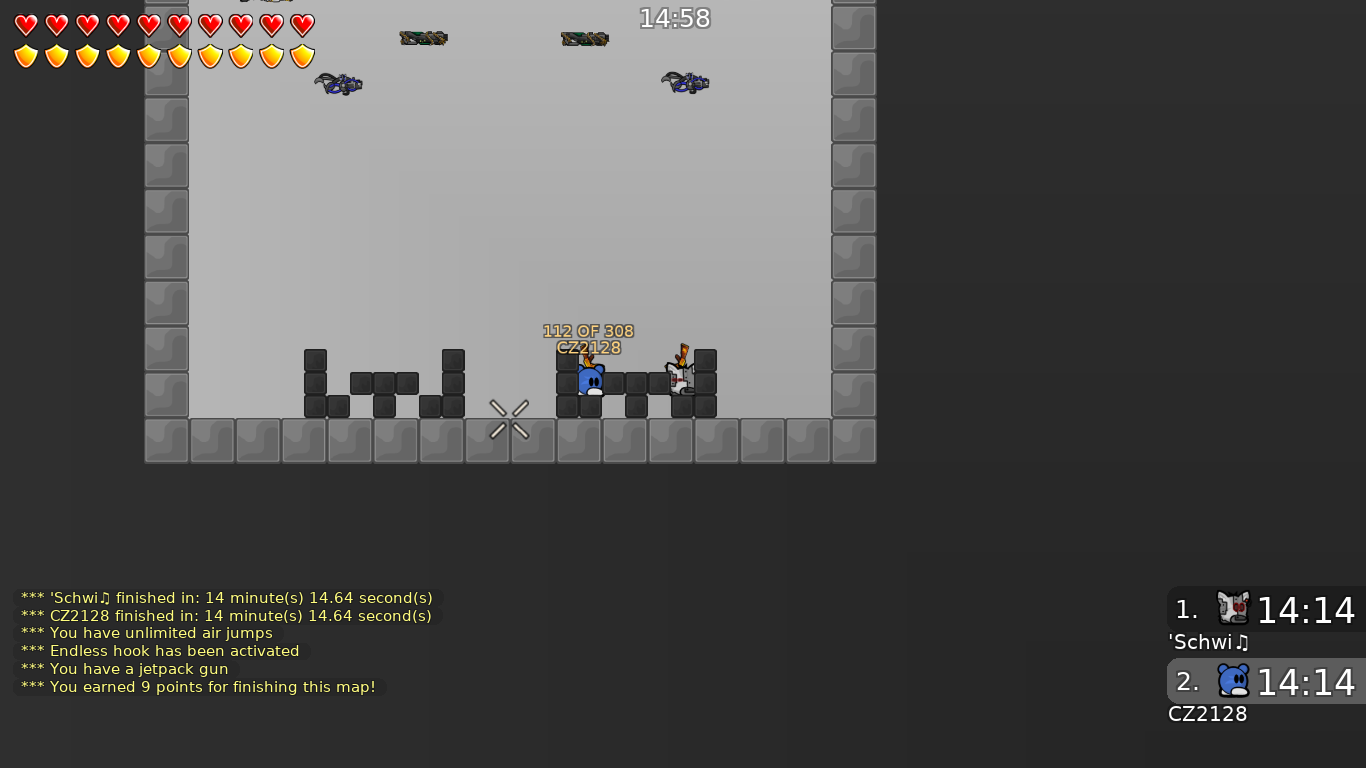The width and height of the screenshot is (1366, 768).
Task: Click the blue bear avatar of CZ2128
Action: [1235, 680]
